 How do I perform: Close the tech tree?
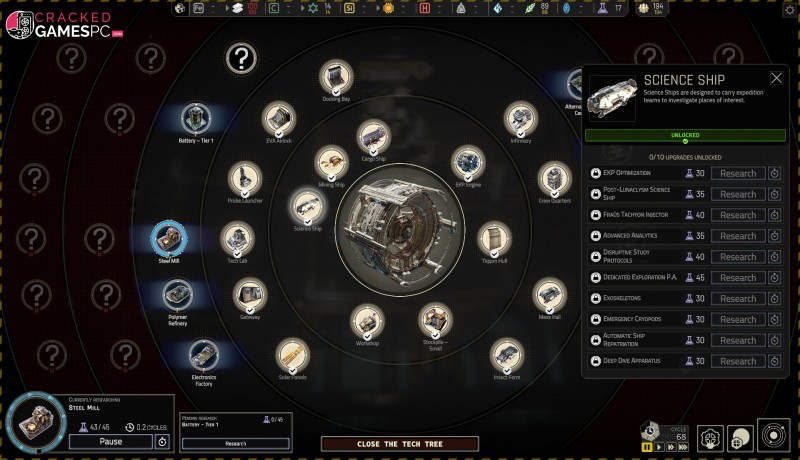click(x=399, y=443)
